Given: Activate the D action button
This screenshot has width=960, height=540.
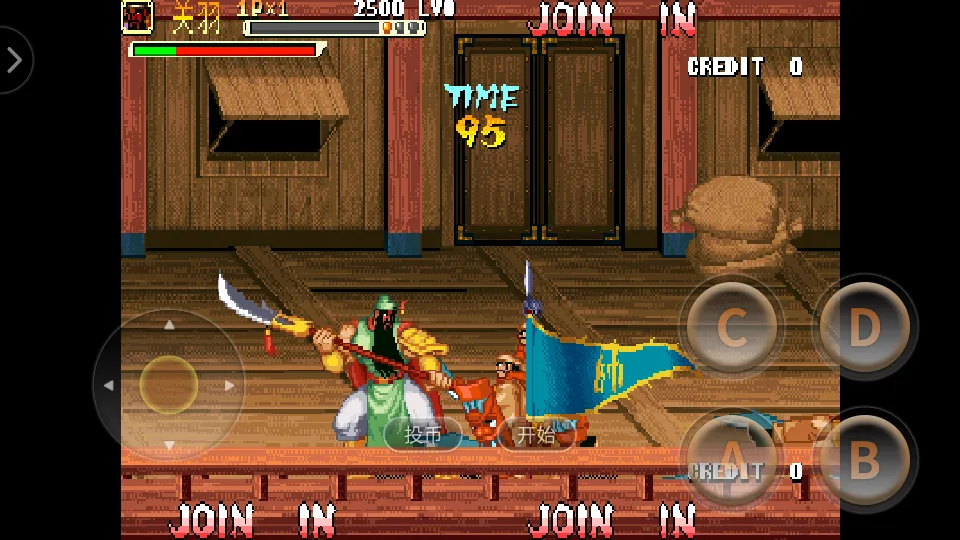Looking at the screenshot, I should coord(864,327).
